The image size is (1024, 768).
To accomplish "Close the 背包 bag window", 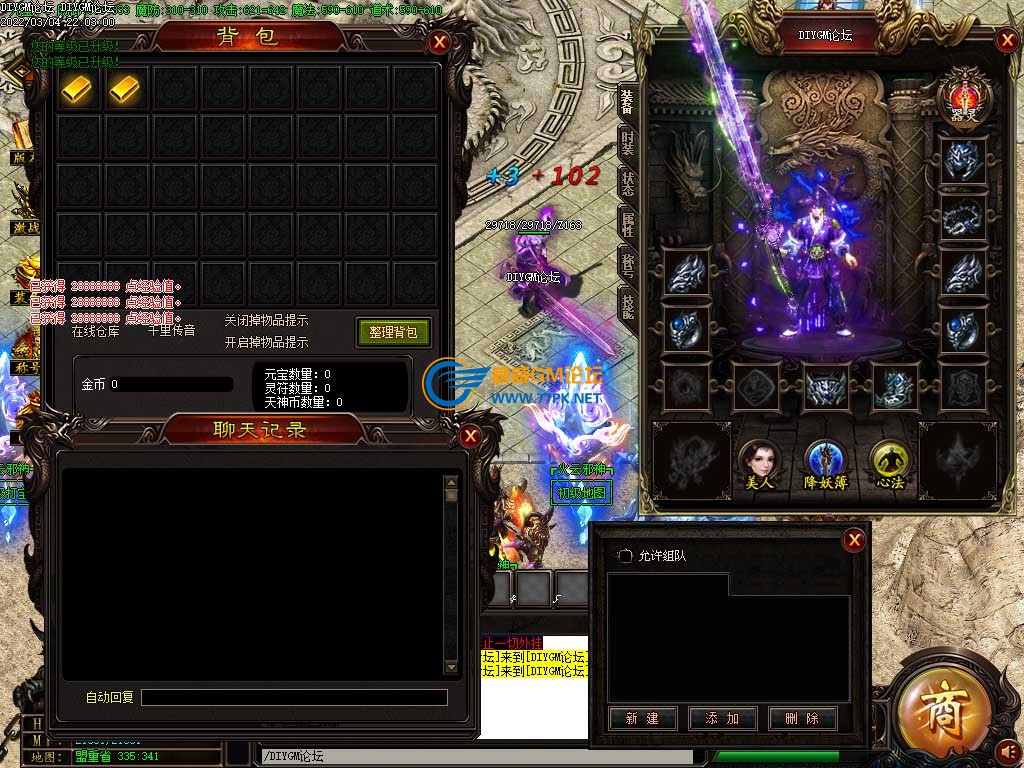I will (438, 42).
